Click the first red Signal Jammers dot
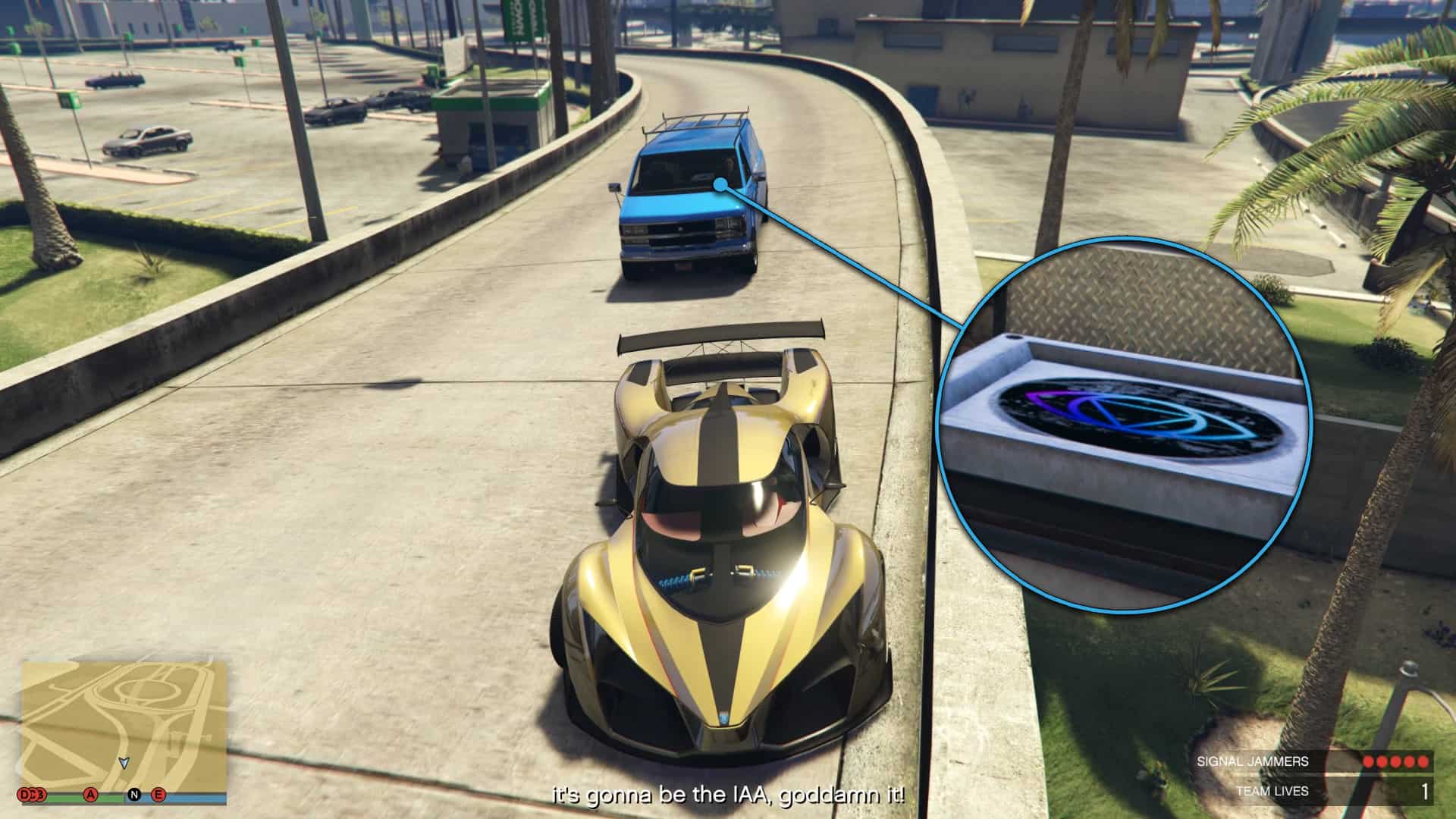The height and width of the screenshot is (819, 1456). [x=1368, y=761]
